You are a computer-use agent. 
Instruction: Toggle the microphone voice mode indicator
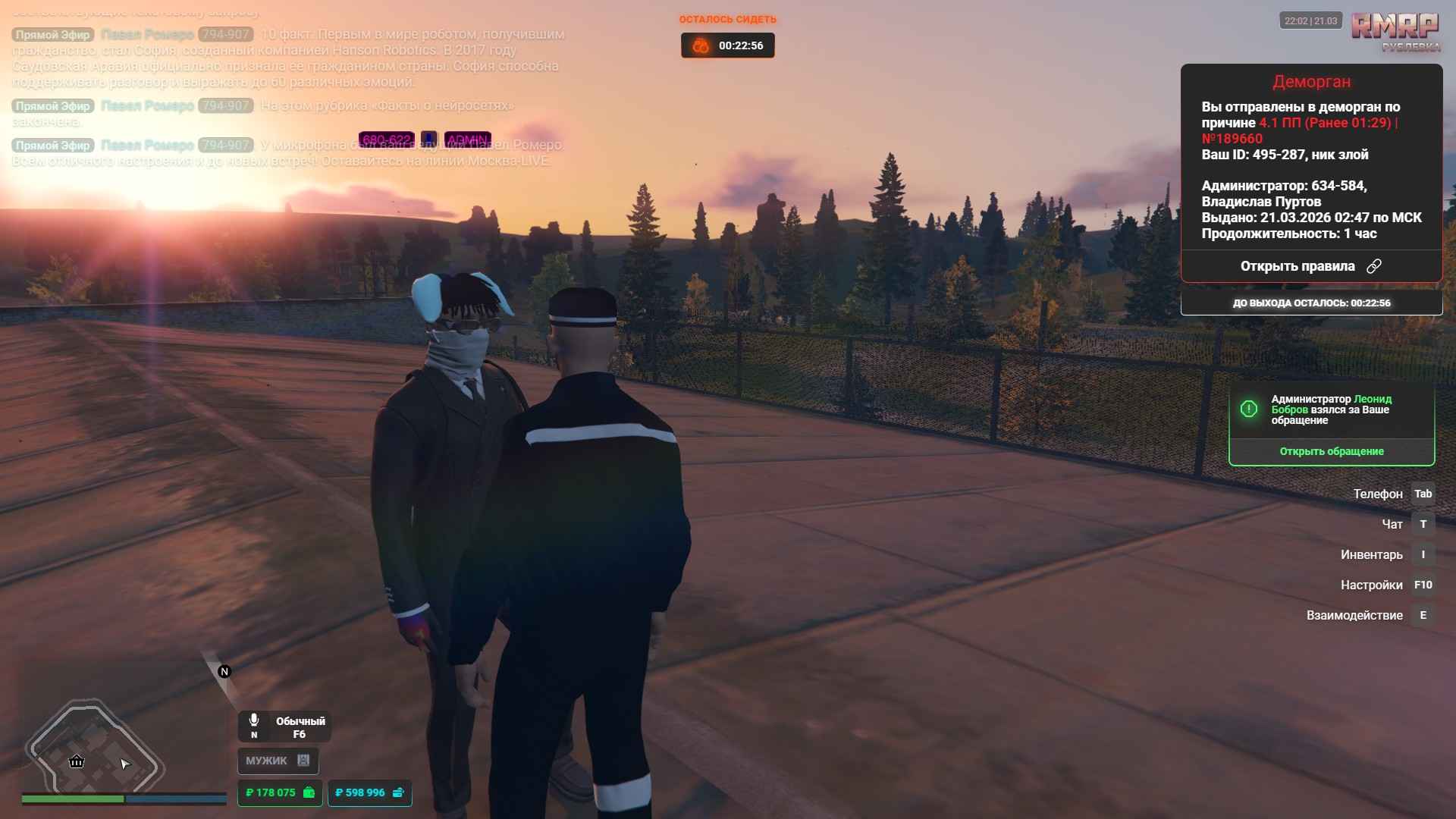pyautogui.click(x=284, y=726)
